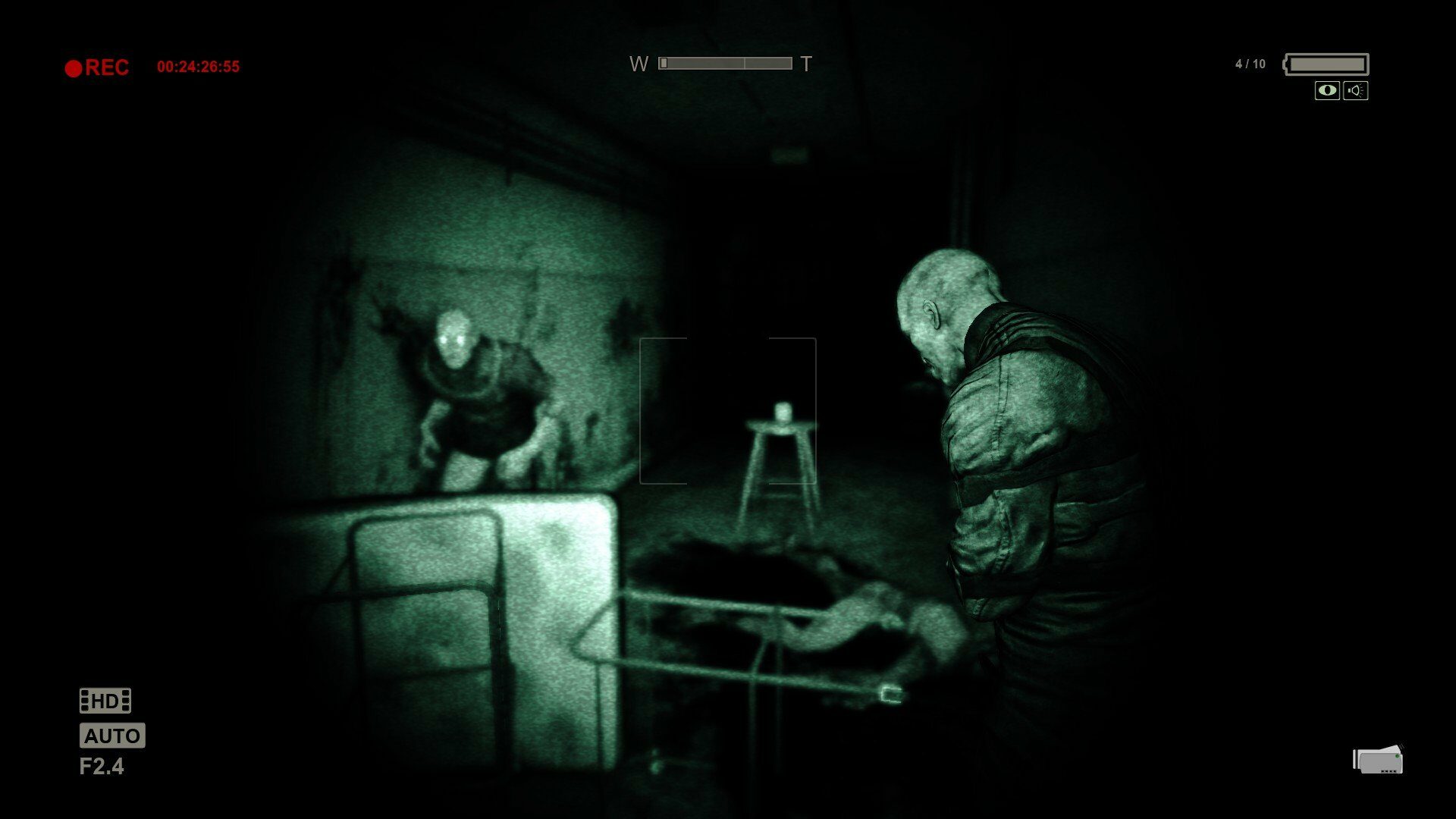Toggle the AUTO mode badge
The width and height of the screenshot is (1456, 819).
pos(112,736)
